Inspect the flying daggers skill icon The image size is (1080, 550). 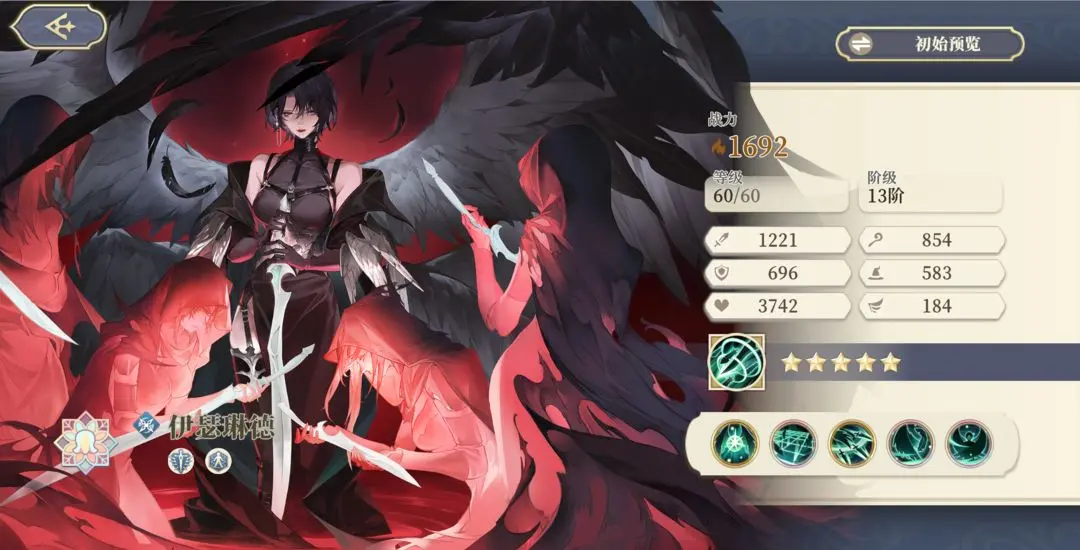point(852,443)
